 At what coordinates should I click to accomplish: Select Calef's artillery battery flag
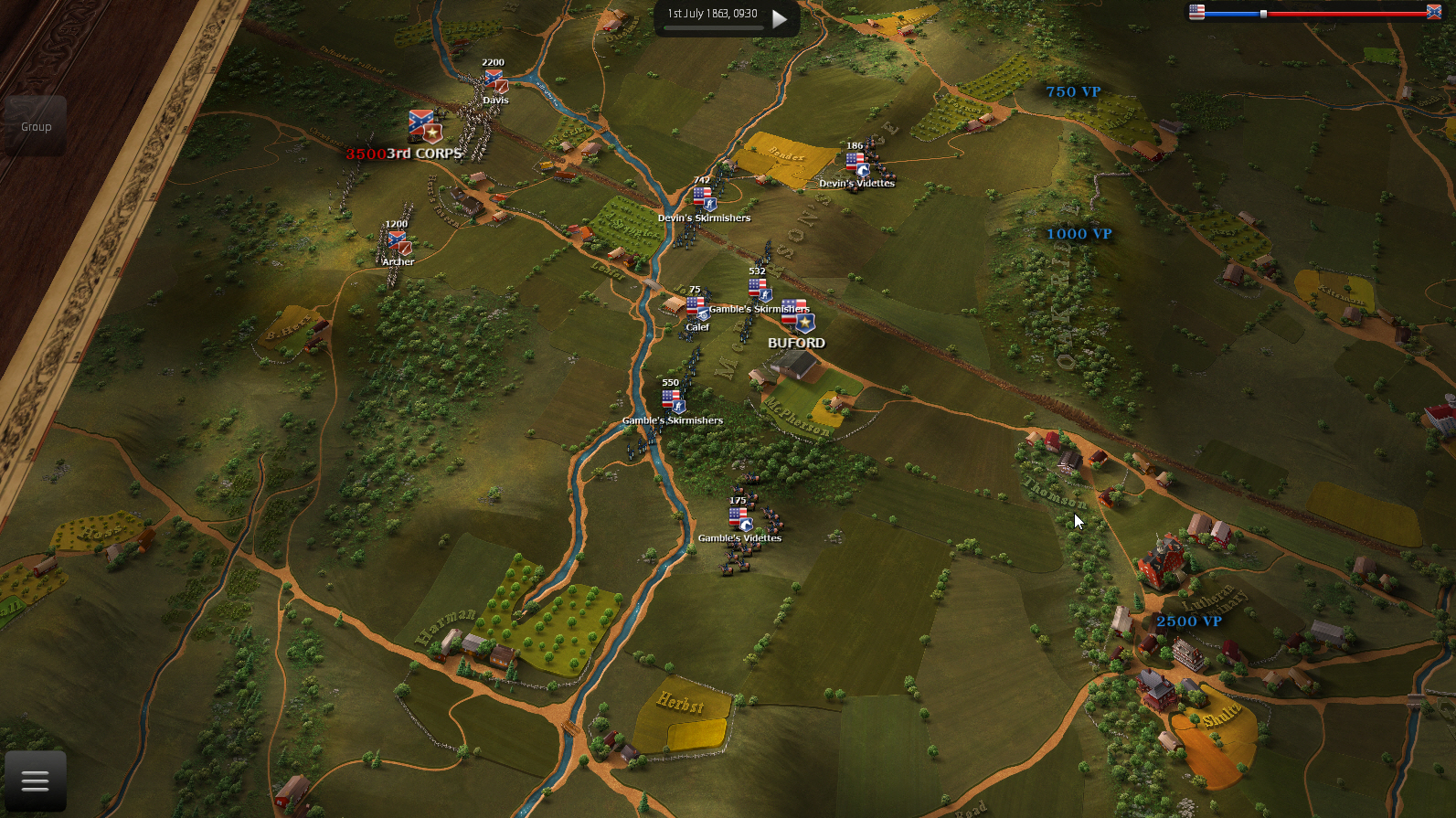pyautogui.click(x=696, y=303)
